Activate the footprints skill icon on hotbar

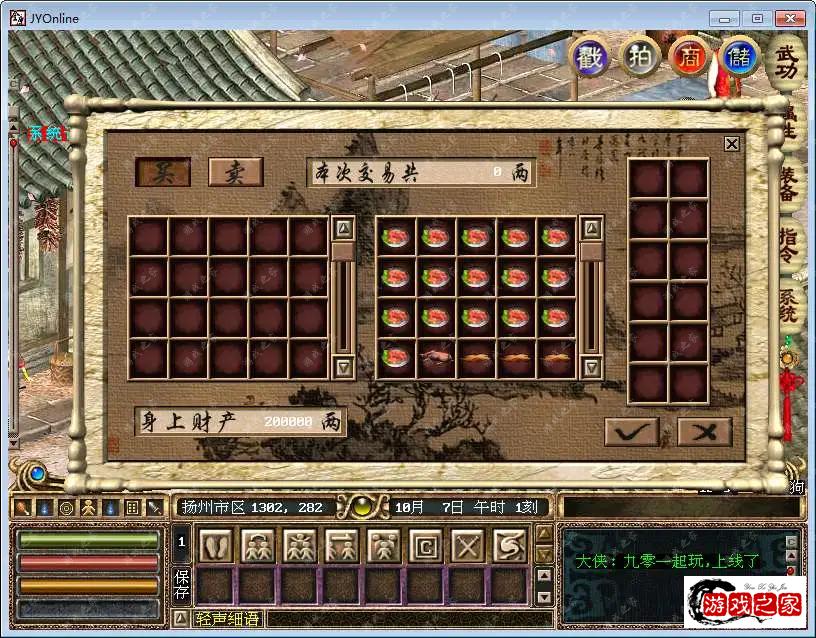tap(215, 546)
